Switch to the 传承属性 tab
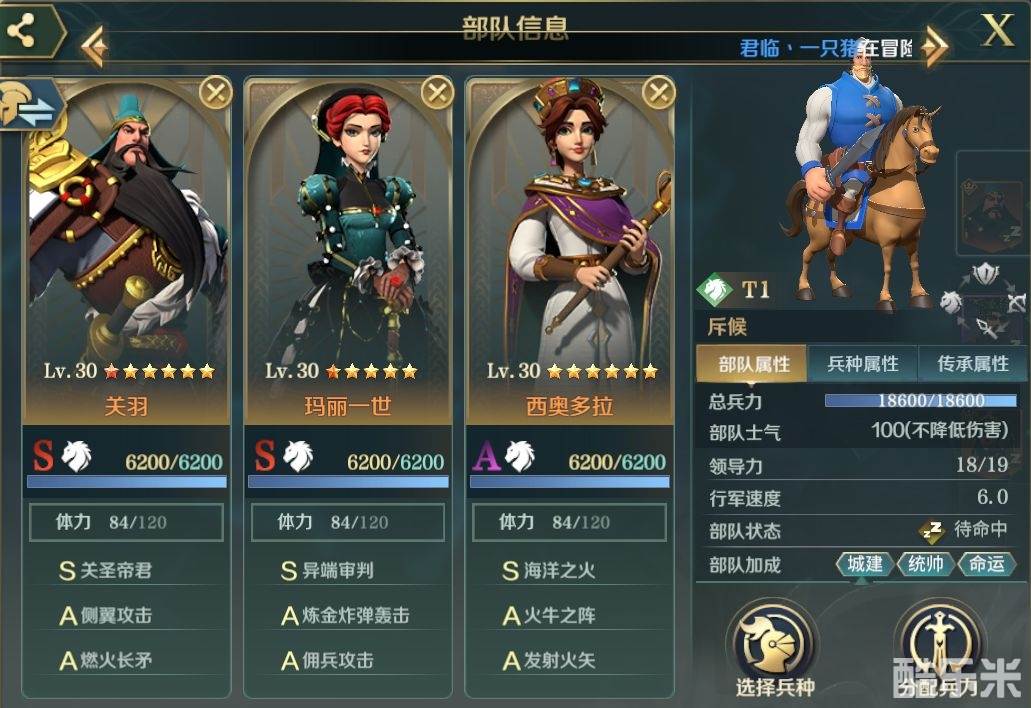Screen dimensions: 1031x708 coord(972,364)
